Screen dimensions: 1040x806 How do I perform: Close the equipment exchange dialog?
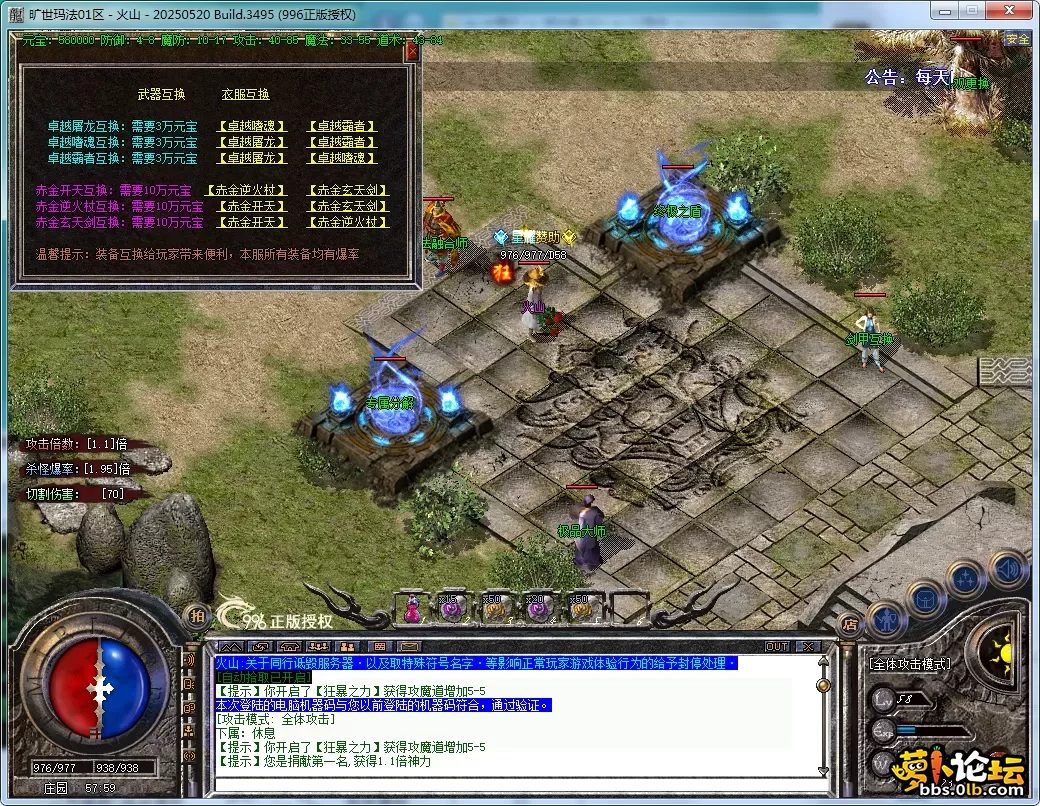pyautogui.click(x=411, y=53)
